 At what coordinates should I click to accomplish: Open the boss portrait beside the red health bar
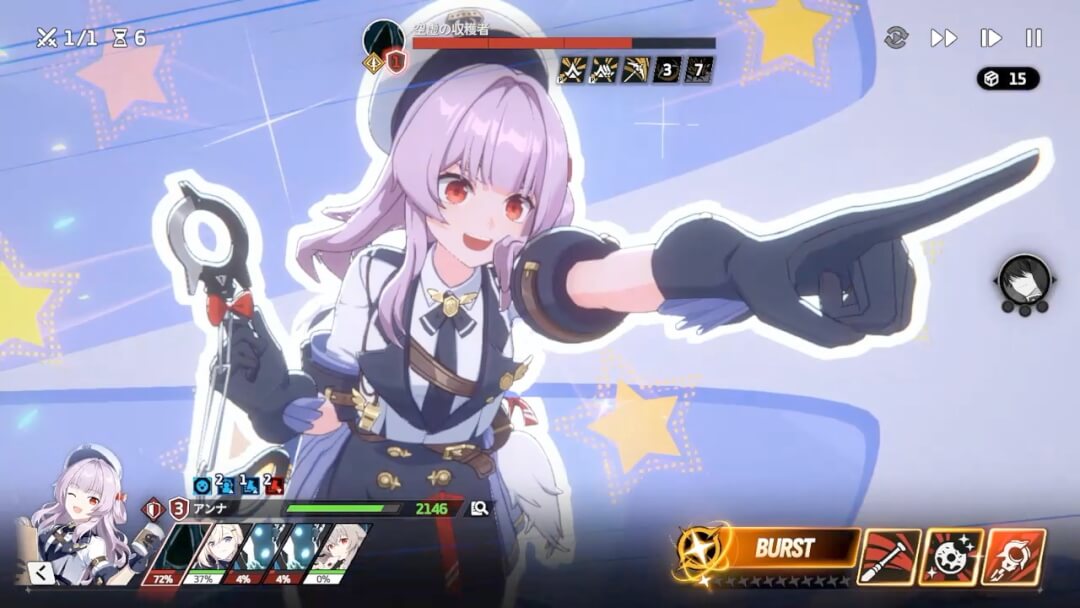point(383,42)
